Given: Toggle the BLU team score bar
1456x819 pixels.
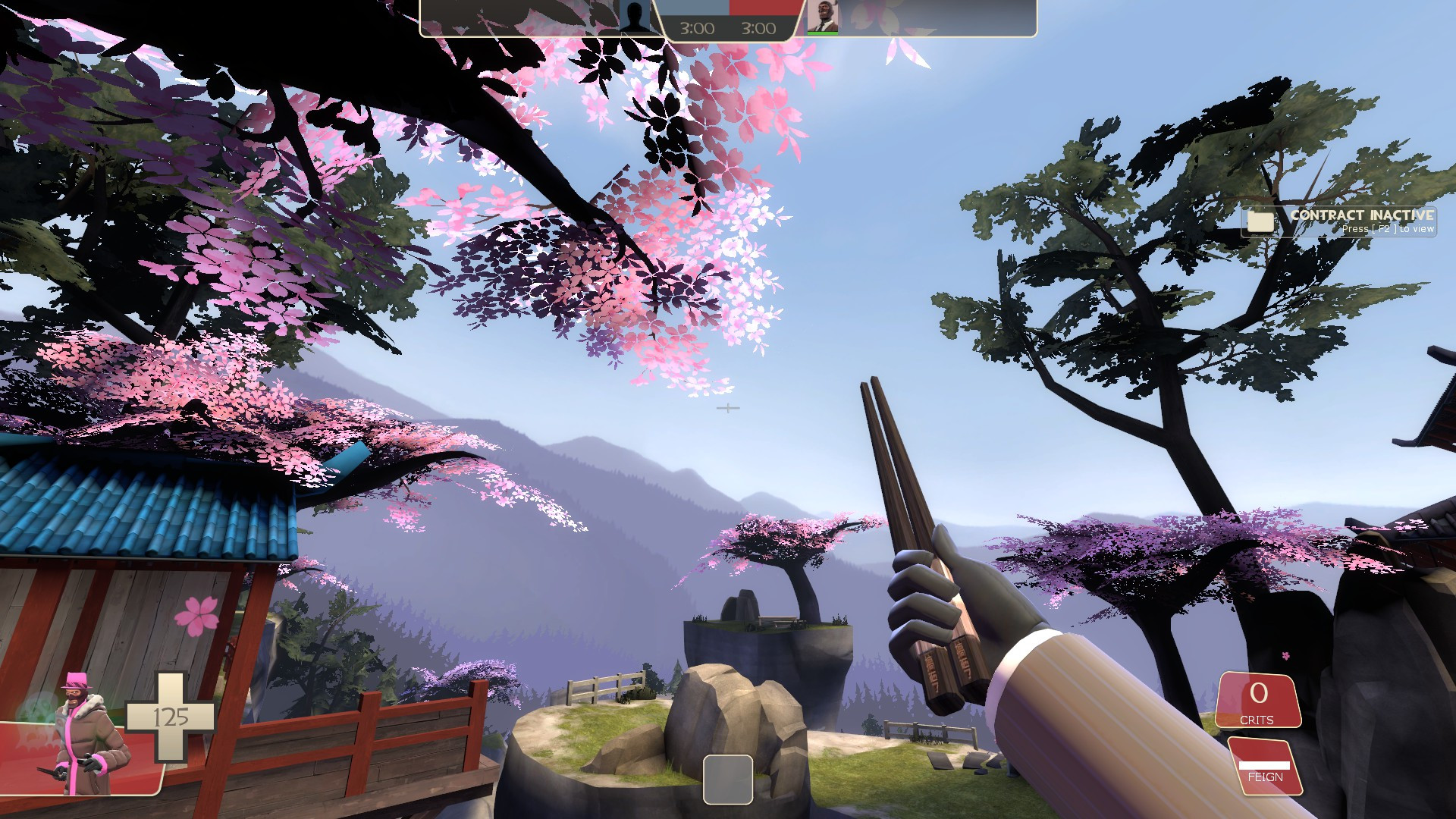Looking at the screenshot, I should coord(694,6).
